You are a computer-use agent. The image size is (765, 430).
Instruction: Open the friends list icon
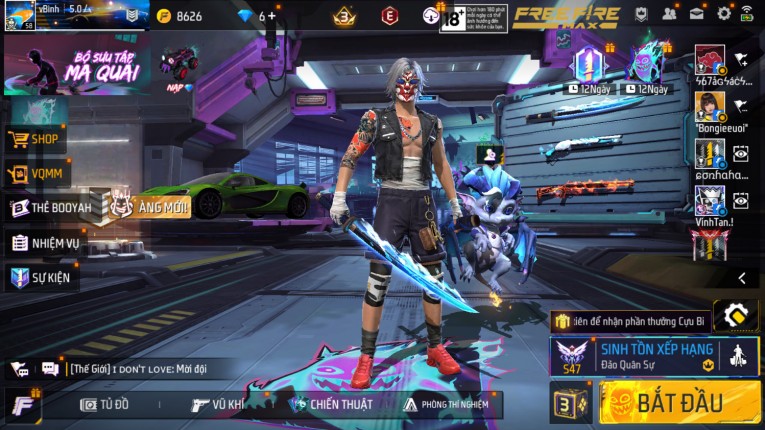pos(668,14)
